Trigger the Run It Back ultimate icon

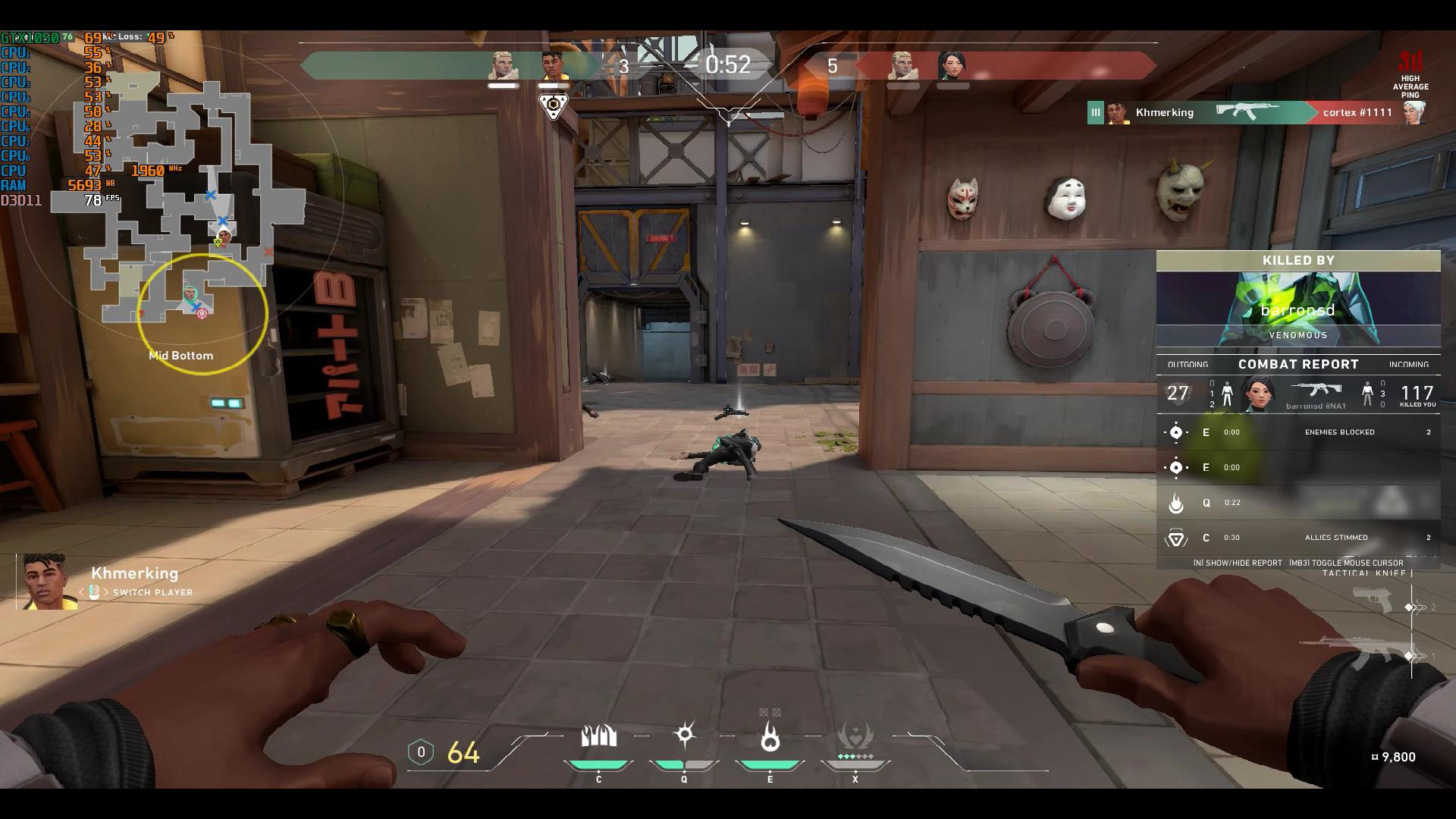pos(855,737)
